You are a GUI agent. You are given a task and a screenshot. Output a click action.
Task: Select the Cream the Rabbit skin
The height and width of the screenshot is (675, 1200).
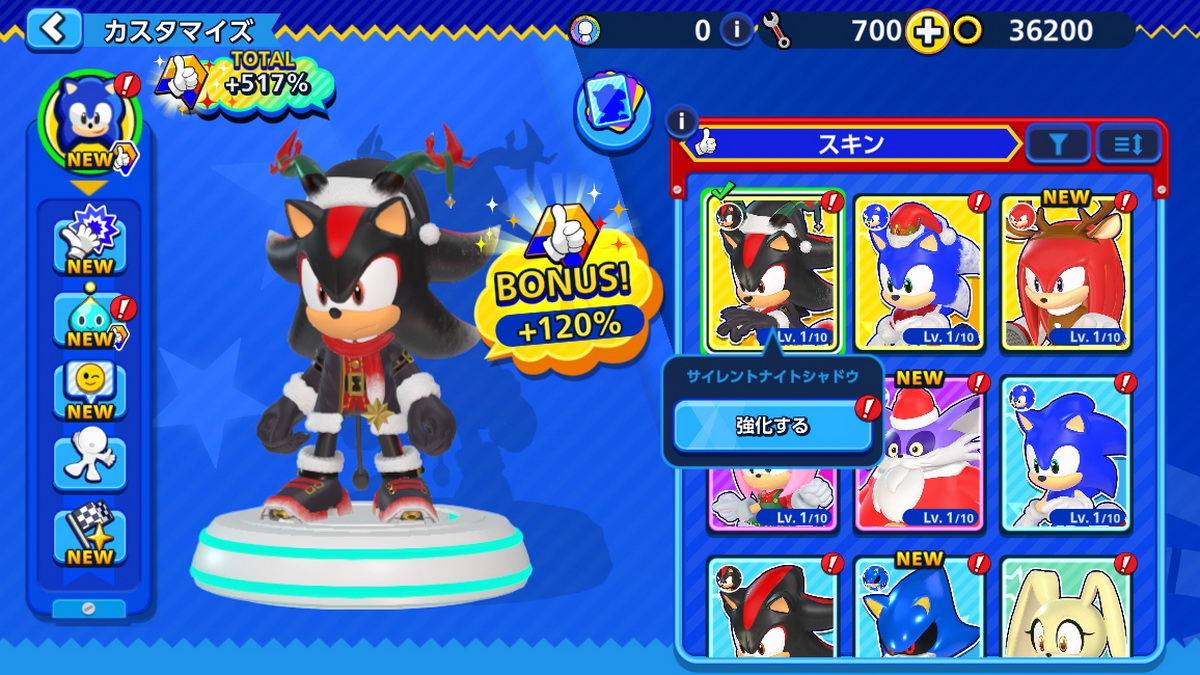[x=1065, y=610]
